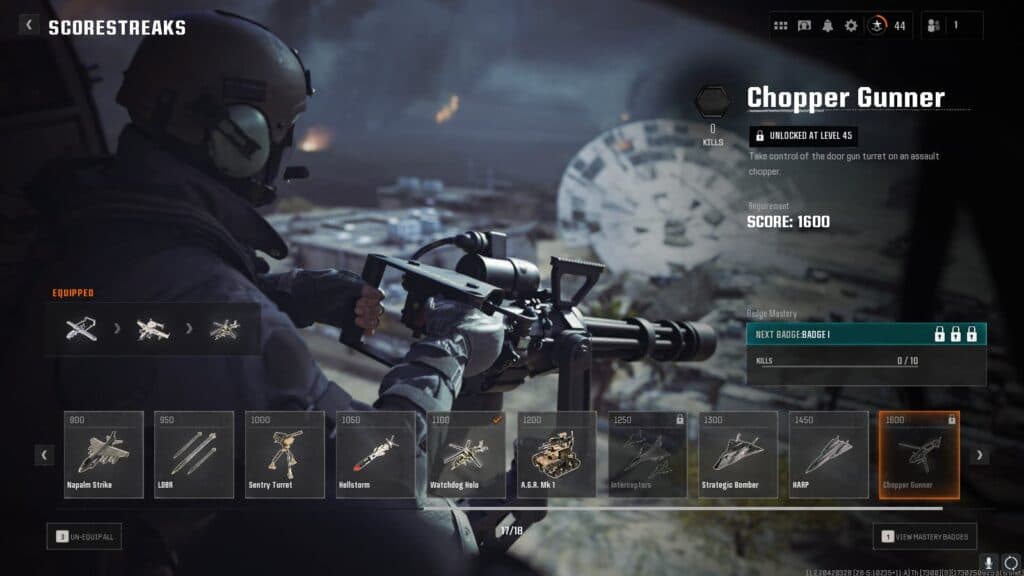Open the settings gear icon
The height and width of the screenshot is (576, 1024).
coord(851,26)
